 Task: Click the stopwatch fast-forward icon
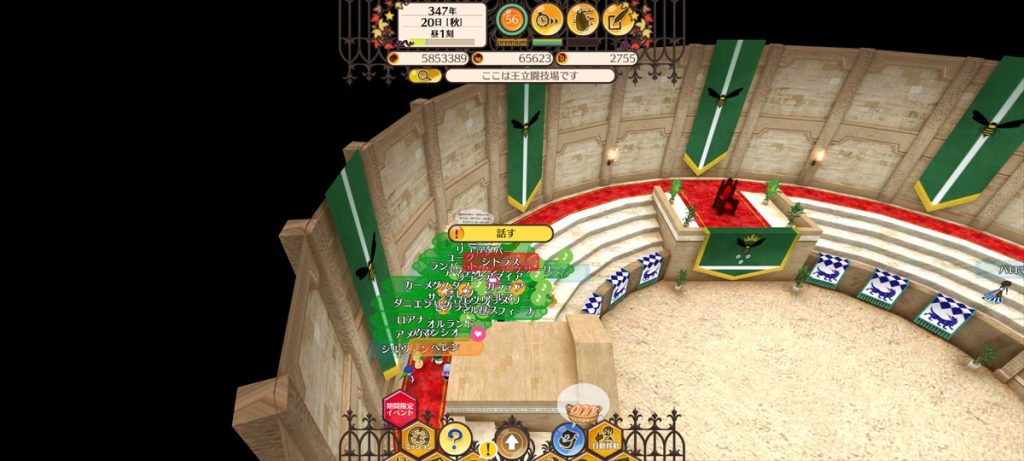(x=547, y=18)
